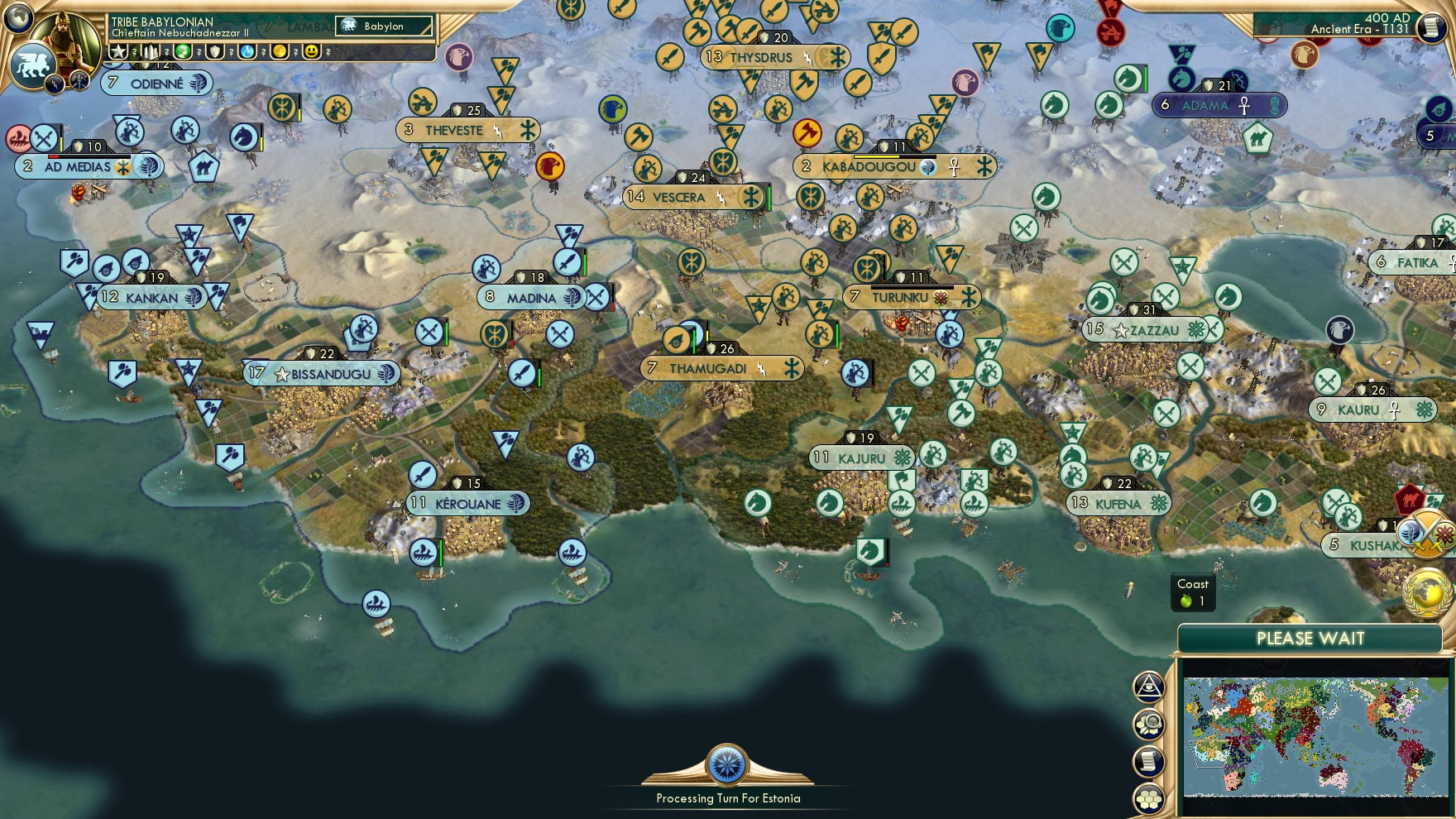Image resolution: width=1456 pixels, height=819 pixels.
Task: Click the apple icon in the Coast tooltip
Action: [1186, 601]
